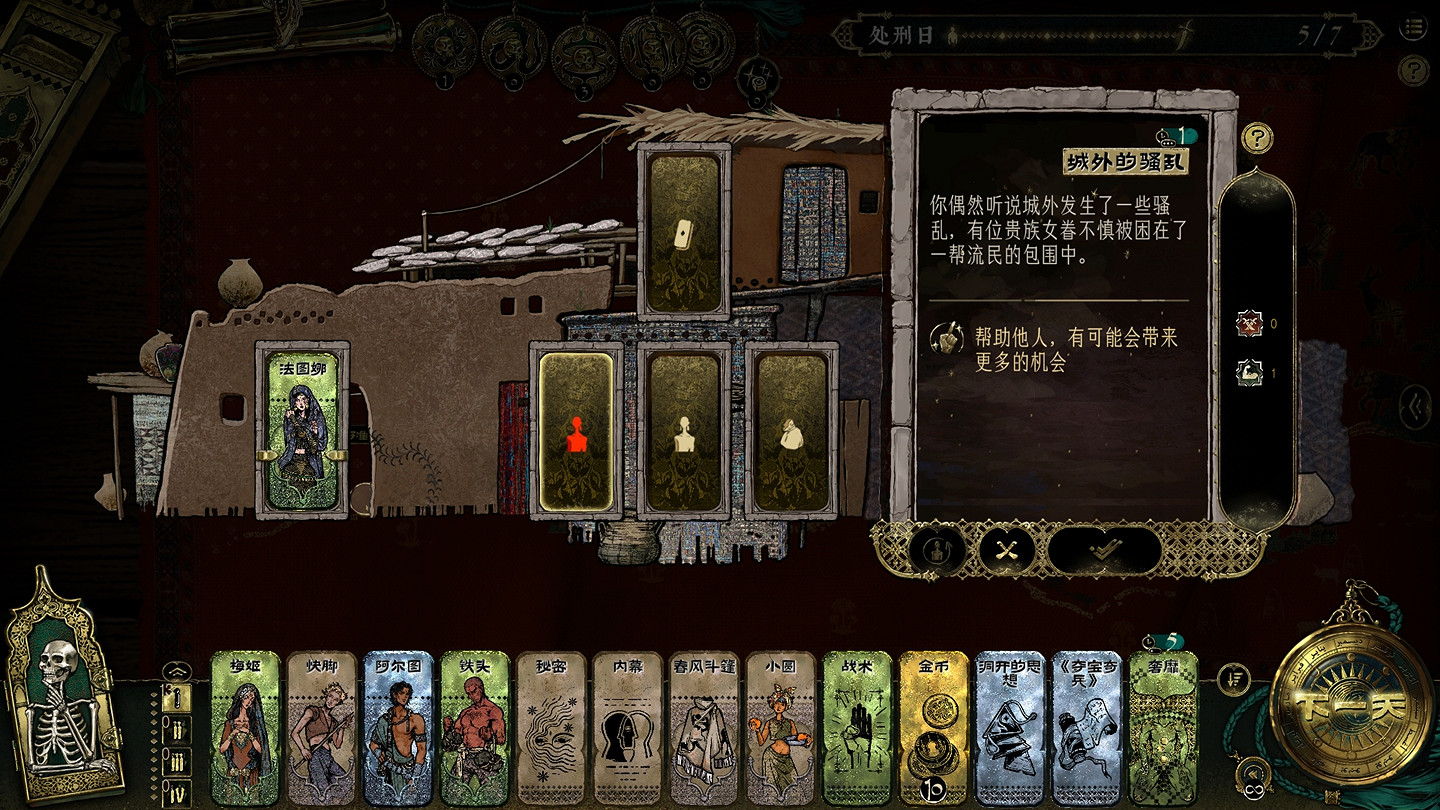Click the red conflict counter icon in right panel
The width and height of the screenshot is (1440, 810).
(x=1250, y=324)
